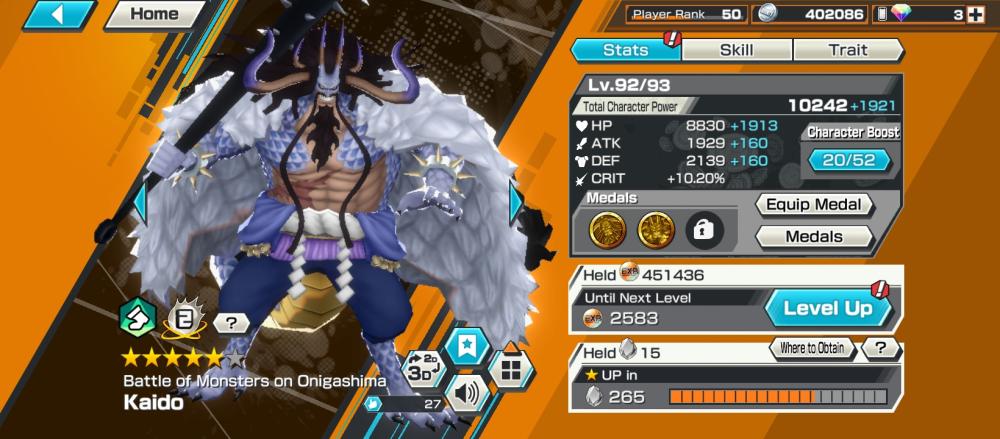1000x439 pixels.
Task: Click the favorite star bookmark icon
Action: point(466,345)
